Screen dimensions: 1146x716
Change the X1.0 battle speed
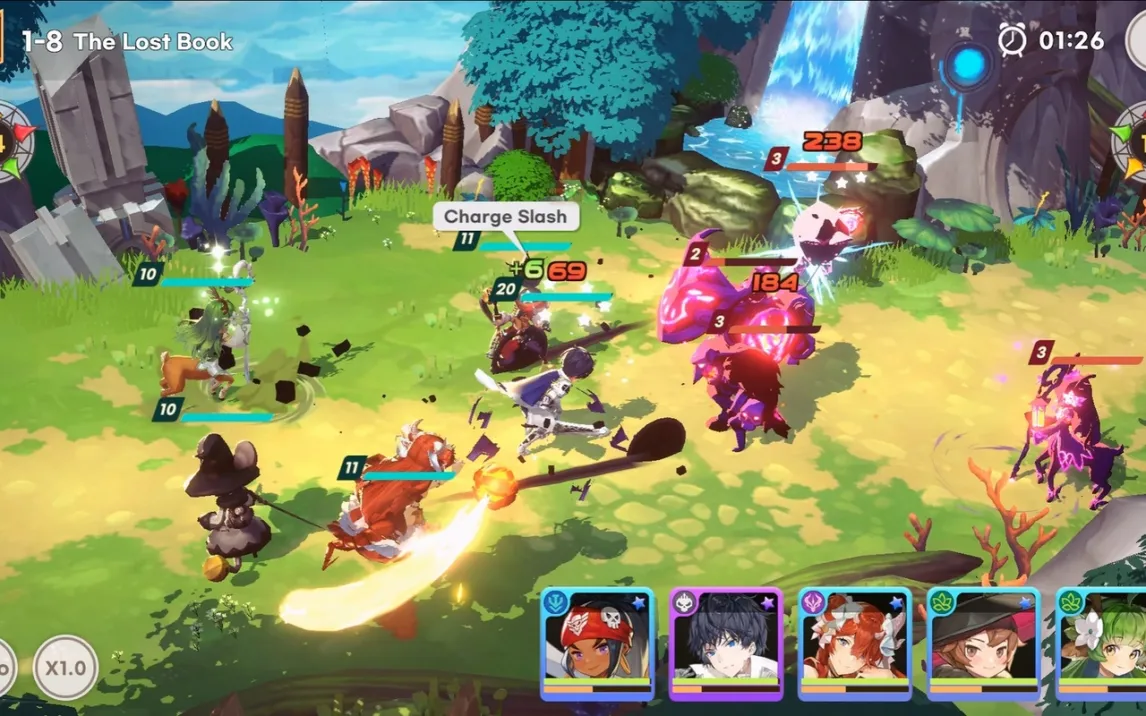[66, 667]
